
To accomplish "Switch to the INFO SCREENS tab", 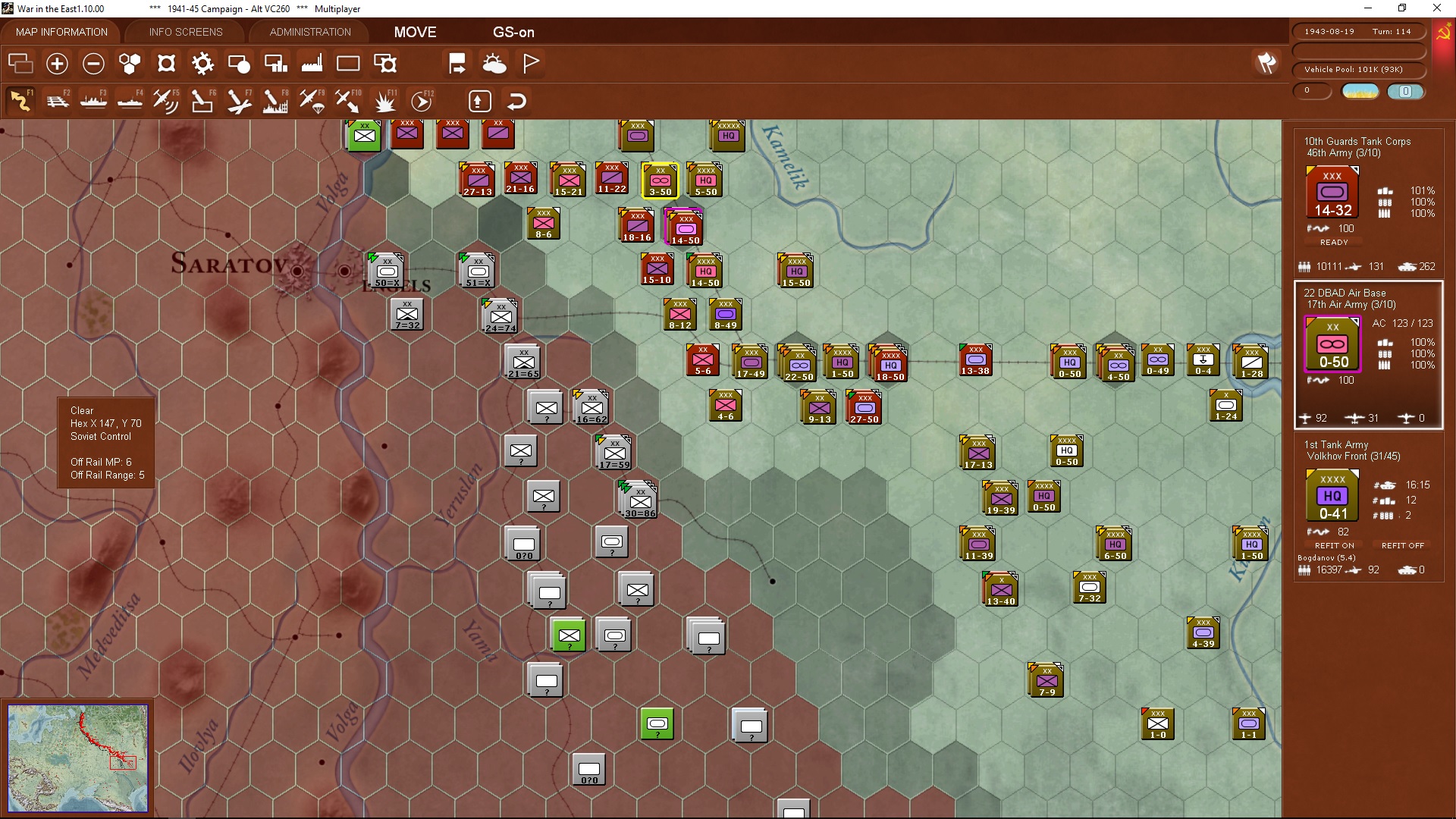I will [185, 32].
